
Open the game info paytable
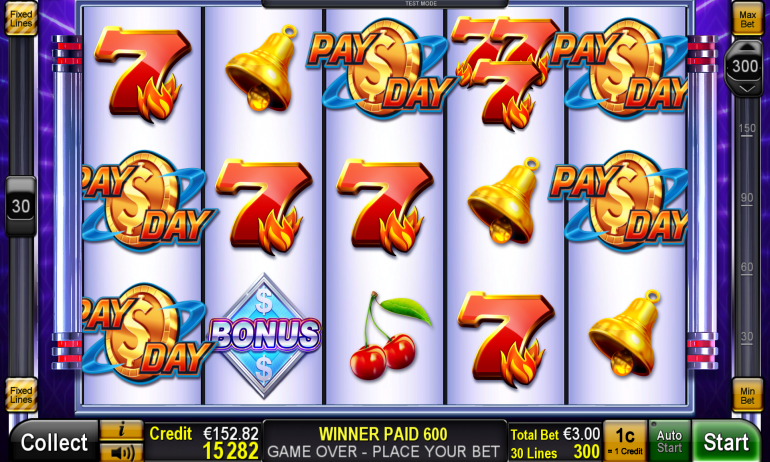tap(122, 430)
